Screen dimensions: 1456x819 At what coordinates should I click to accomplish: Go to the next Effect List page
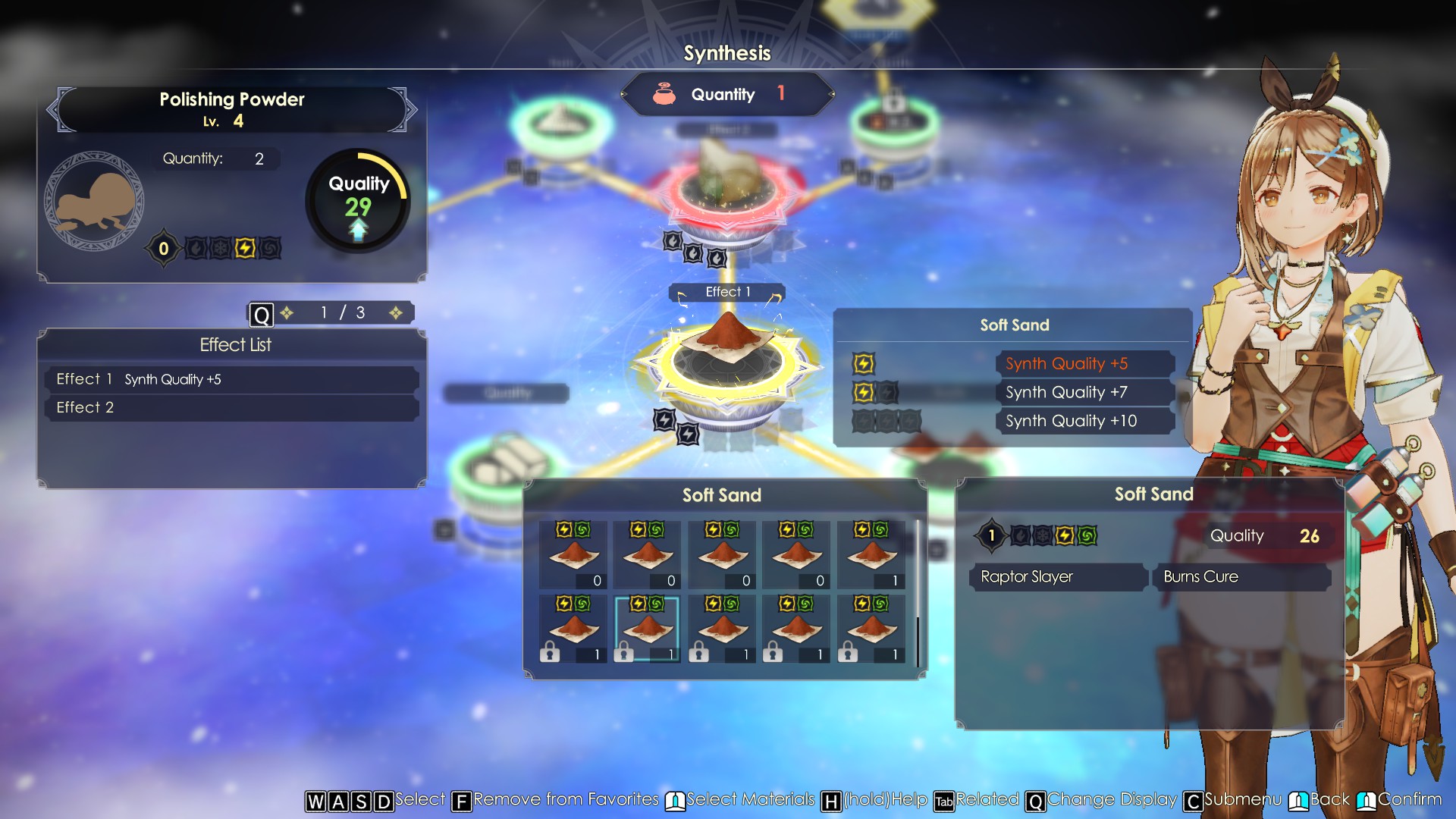(x=396, y=313)
